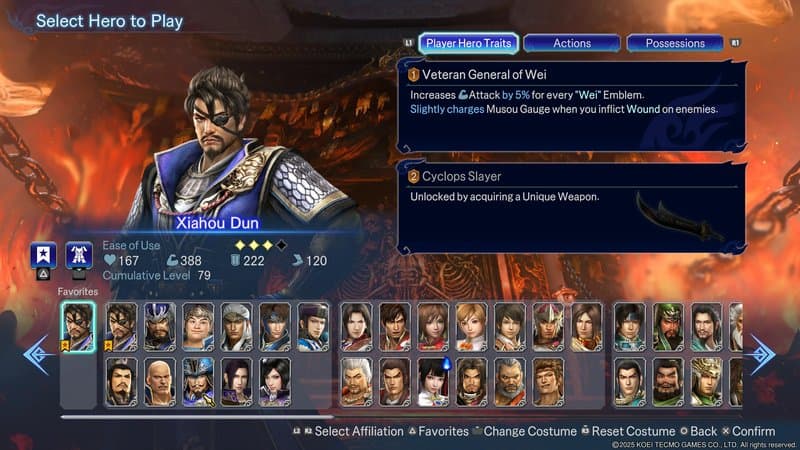Open the Actions tab

[x=572, y=43]
